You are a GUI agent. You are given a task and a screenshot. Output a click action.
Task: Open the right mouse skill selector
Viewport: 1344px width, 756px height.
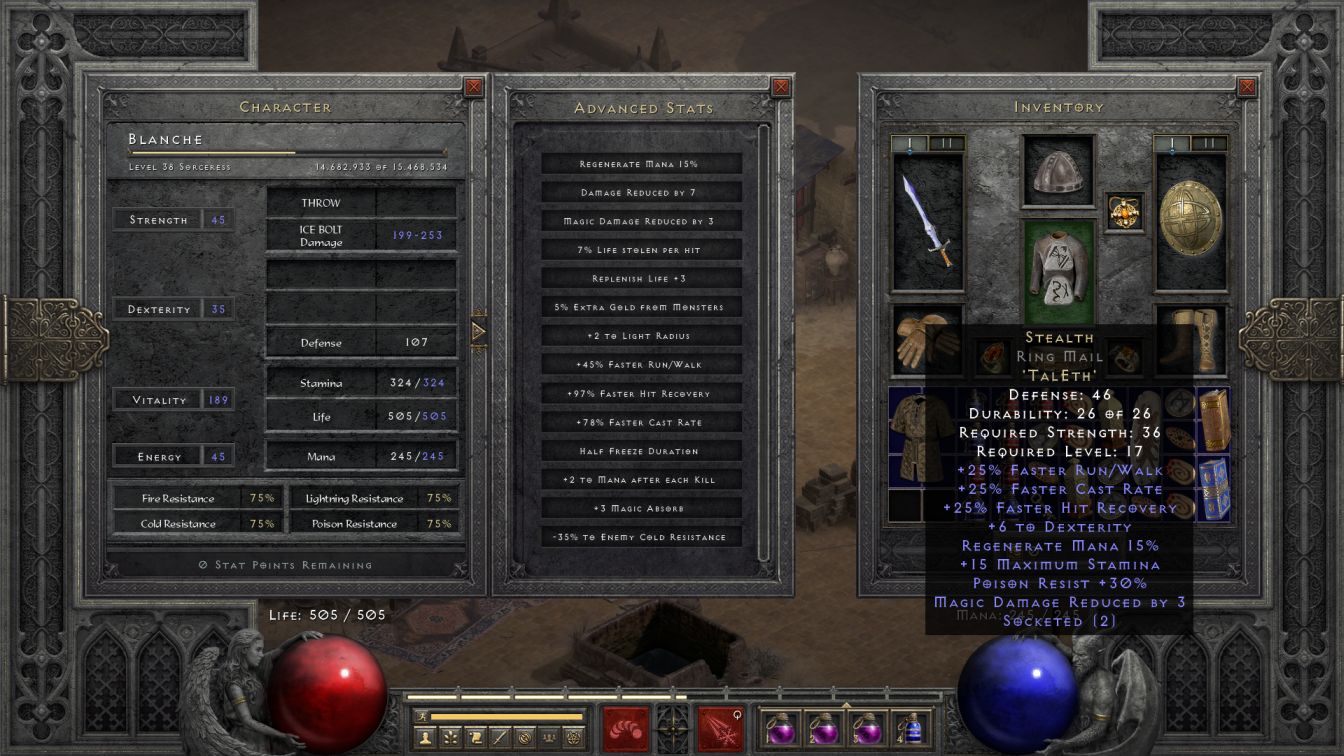tap(720, 727)
